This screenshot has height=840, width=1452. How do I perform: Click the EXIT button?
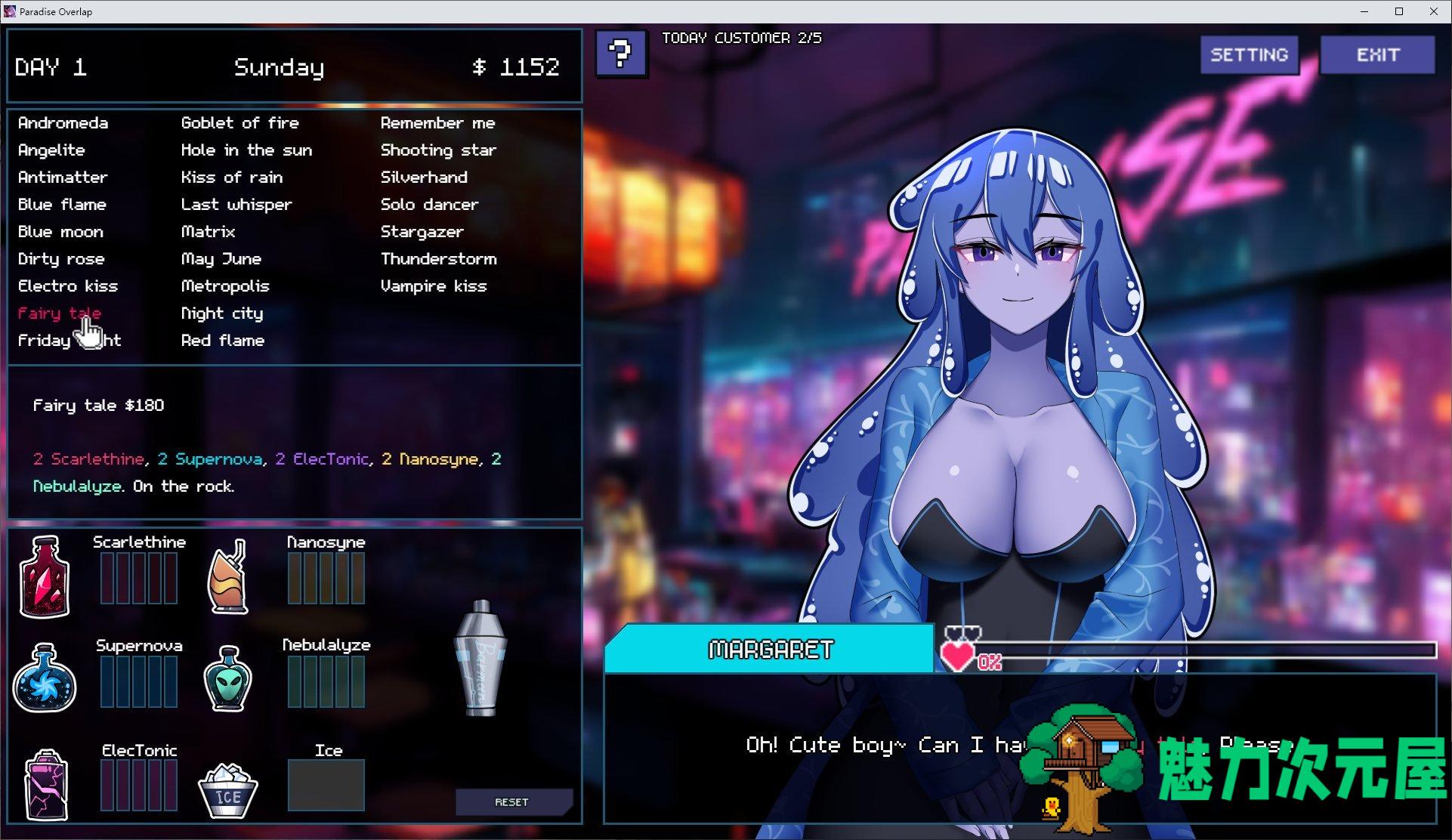pyautogui.click(x=1377, y=55)
